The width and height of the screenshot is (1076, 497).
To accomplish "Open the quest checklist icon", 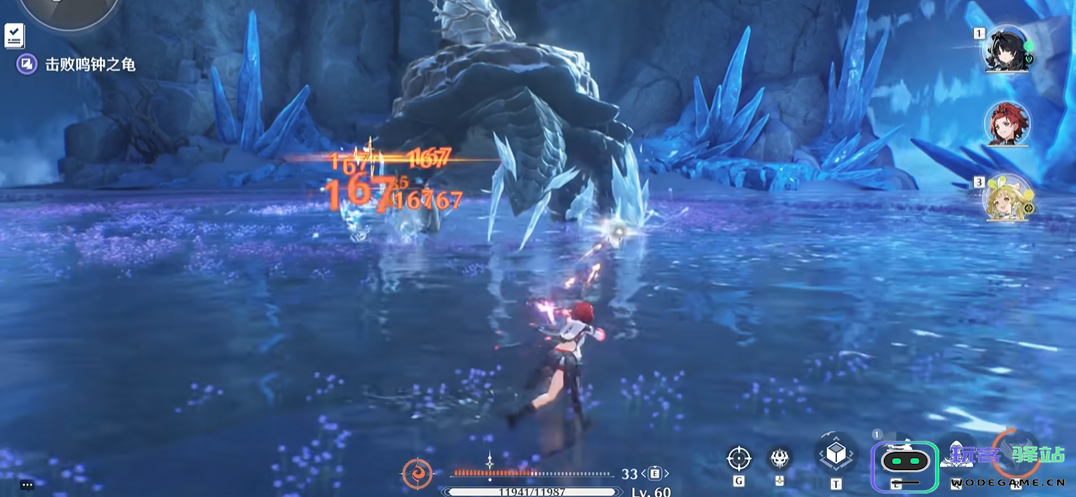I will pyautogui.click(x=14, y=36).
